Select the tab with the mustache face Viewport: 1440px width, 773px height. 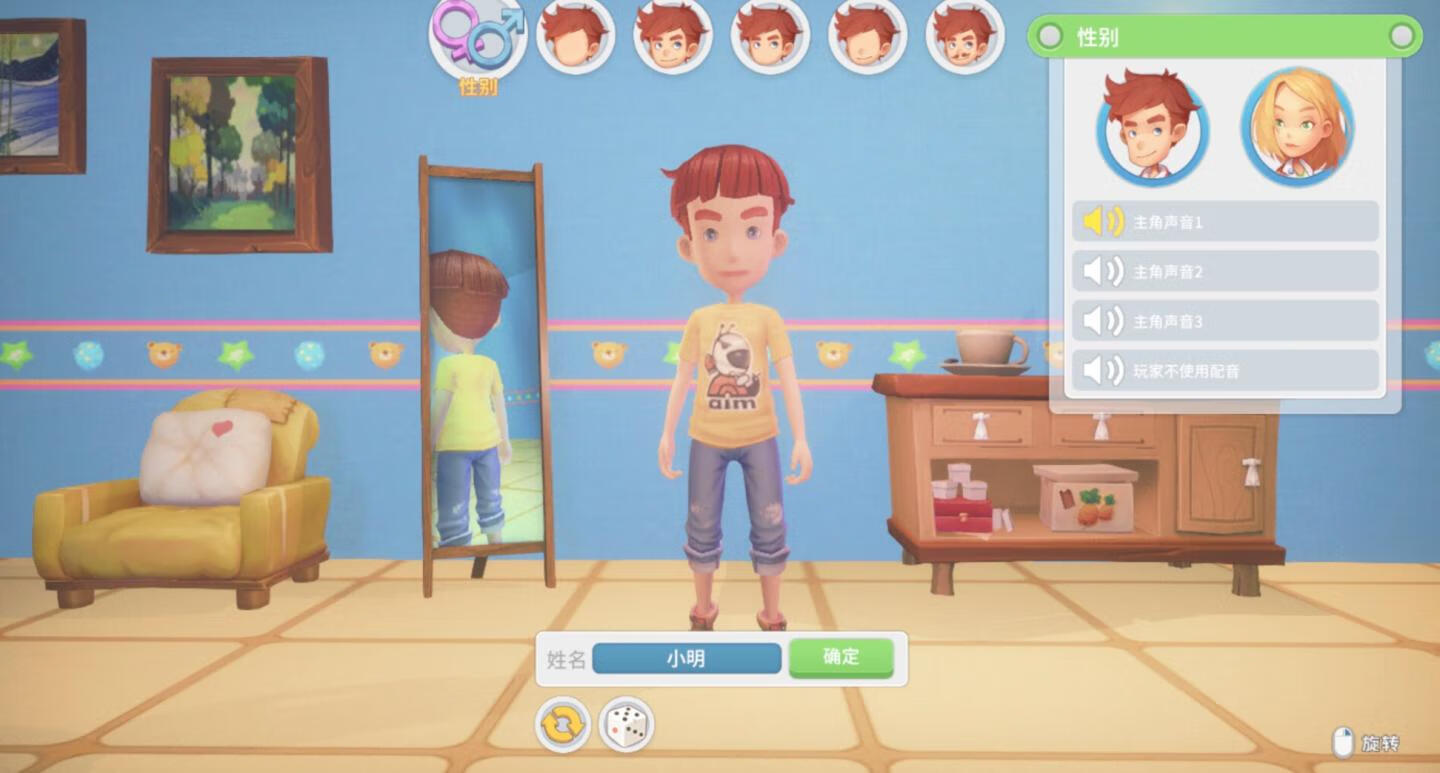click(x=965, y=37)
